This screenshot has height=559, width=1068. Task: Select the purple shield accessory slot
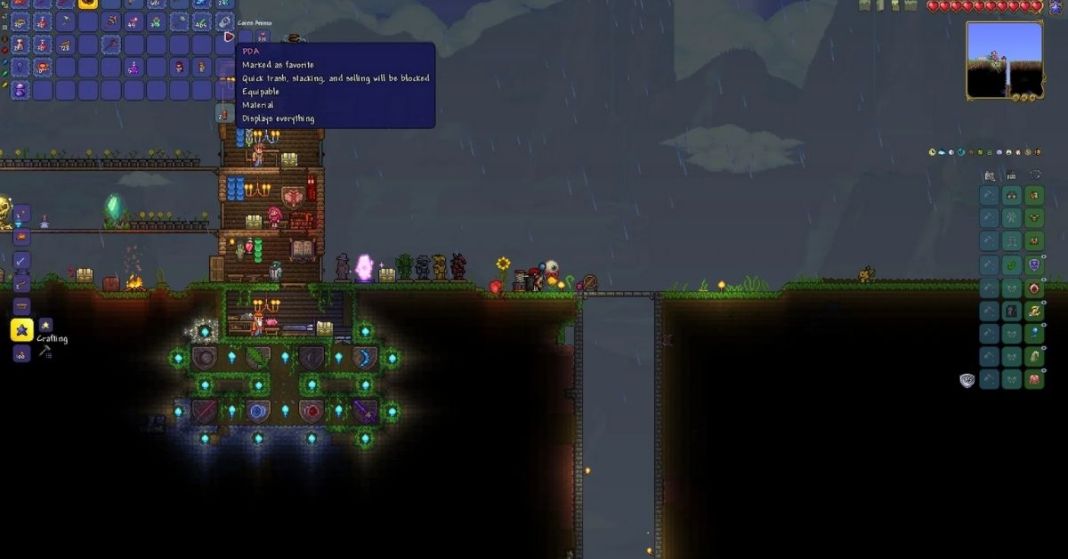[1034, 264]
